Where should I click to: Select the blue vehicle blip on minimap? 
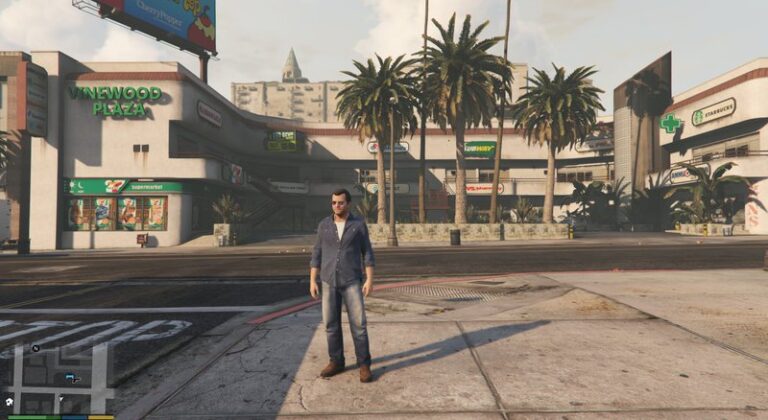71,378
